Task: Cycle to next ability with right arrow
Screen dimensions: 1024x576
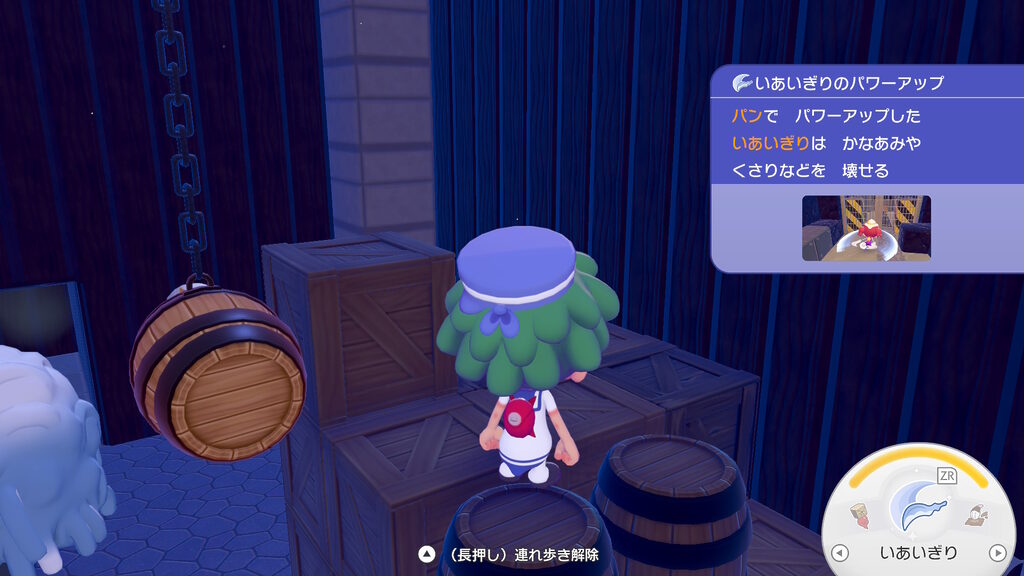Action: pos(996,553)
